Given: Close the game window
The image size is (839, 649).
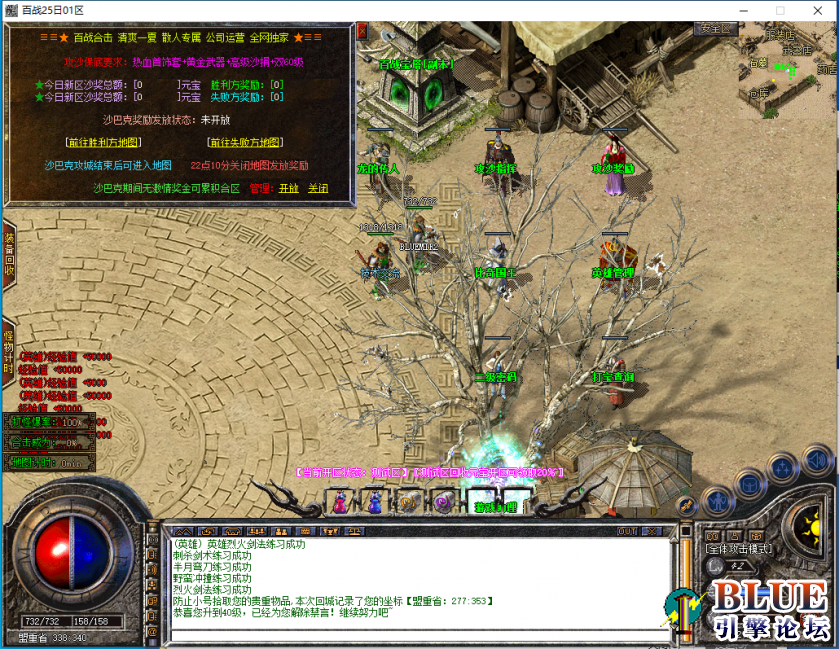Looking at the screenshot, I should 816,10.
